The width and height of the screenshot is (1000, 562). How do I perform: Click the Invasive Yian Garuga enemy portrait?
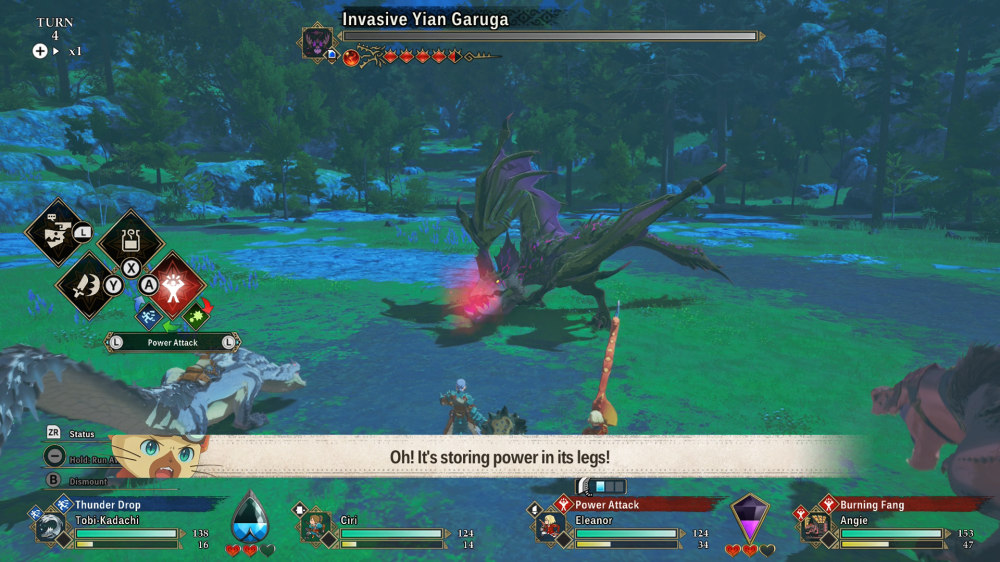(x=317, y=42)
